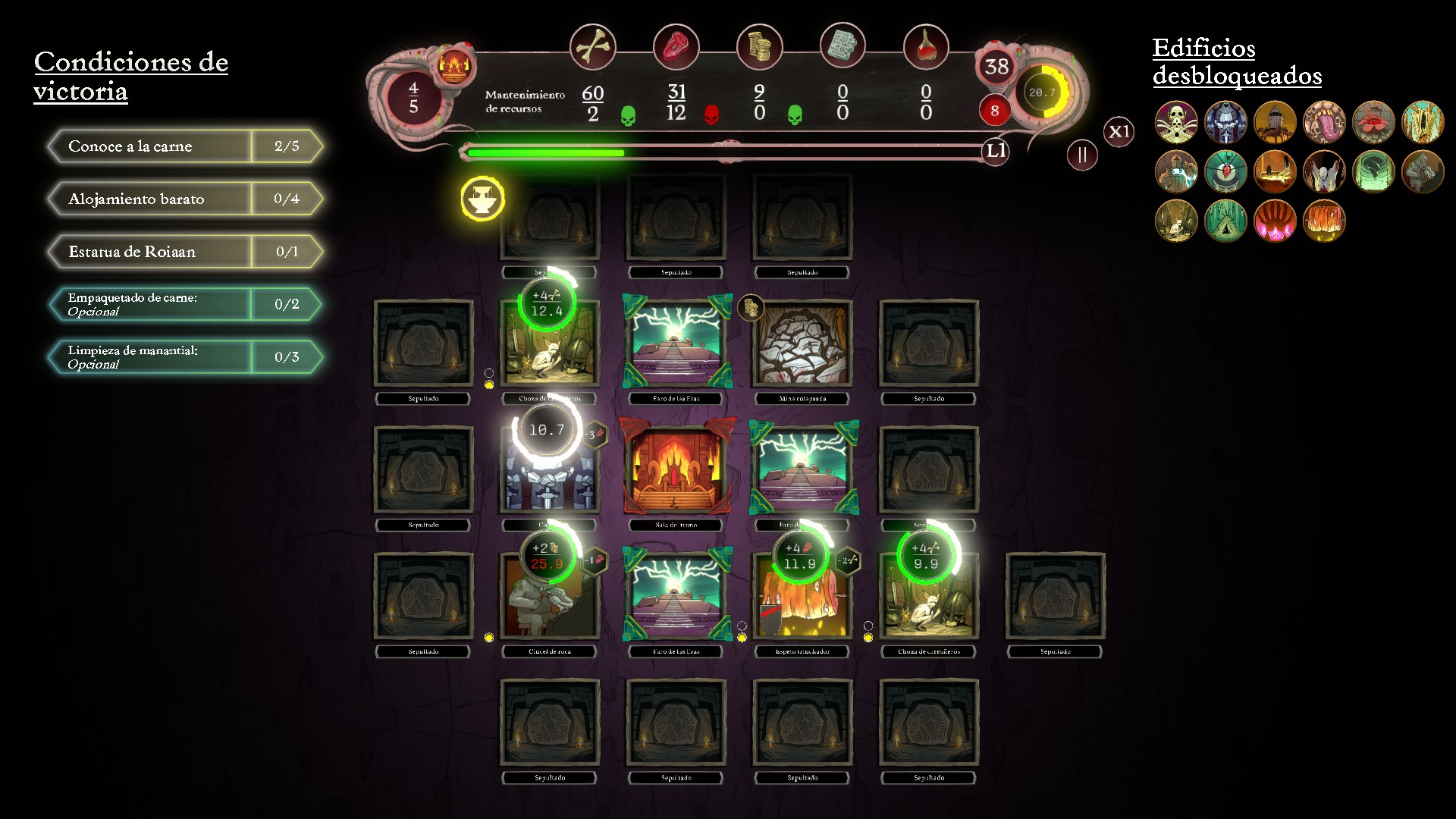The height and width of the screenshot is (819, 1456).
Task: Choose the giant tongue and skulls building
Action: 1324,122
